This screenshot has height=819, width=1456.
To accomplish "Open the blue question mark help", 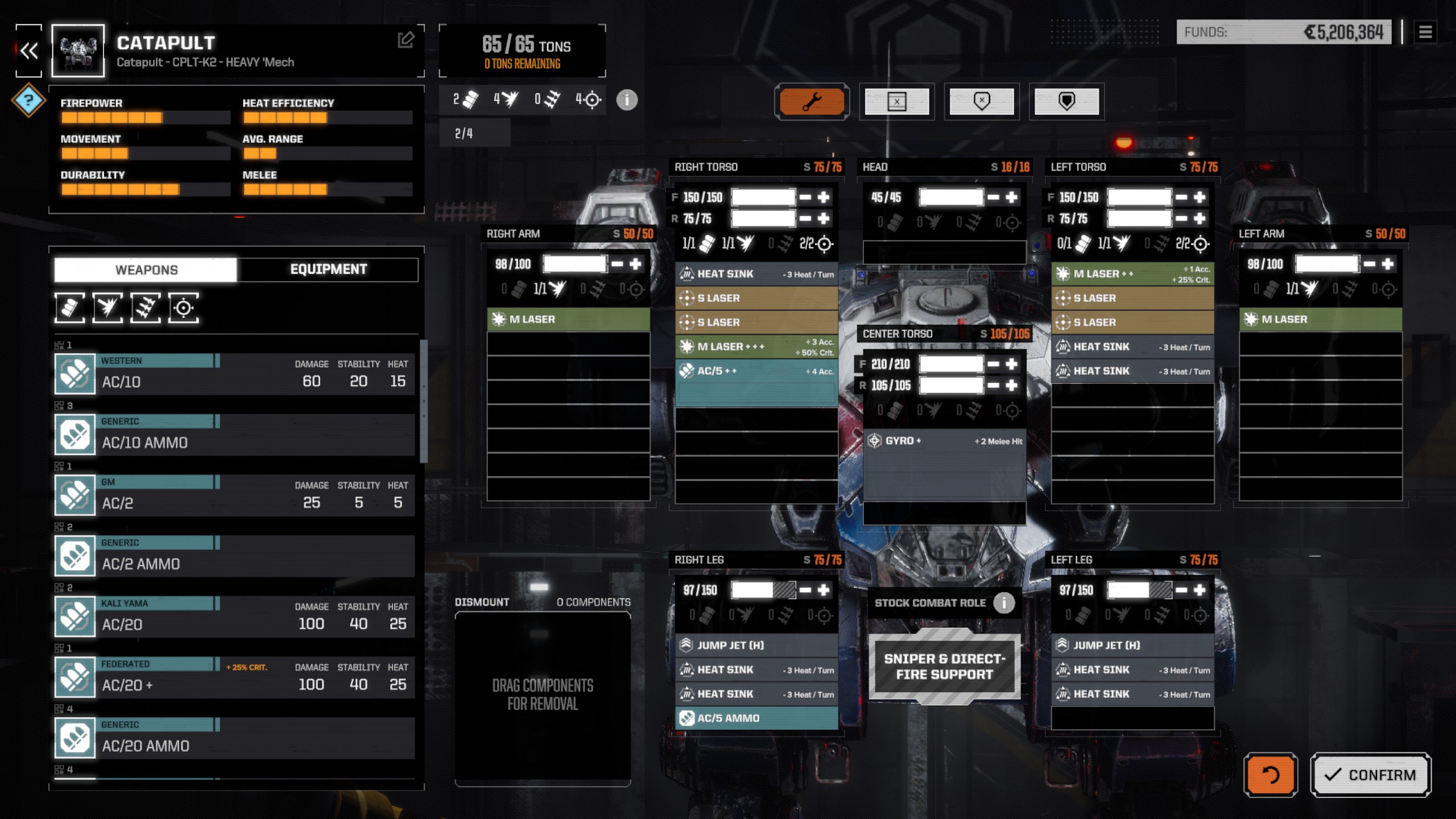I will (x=28, y=101).
